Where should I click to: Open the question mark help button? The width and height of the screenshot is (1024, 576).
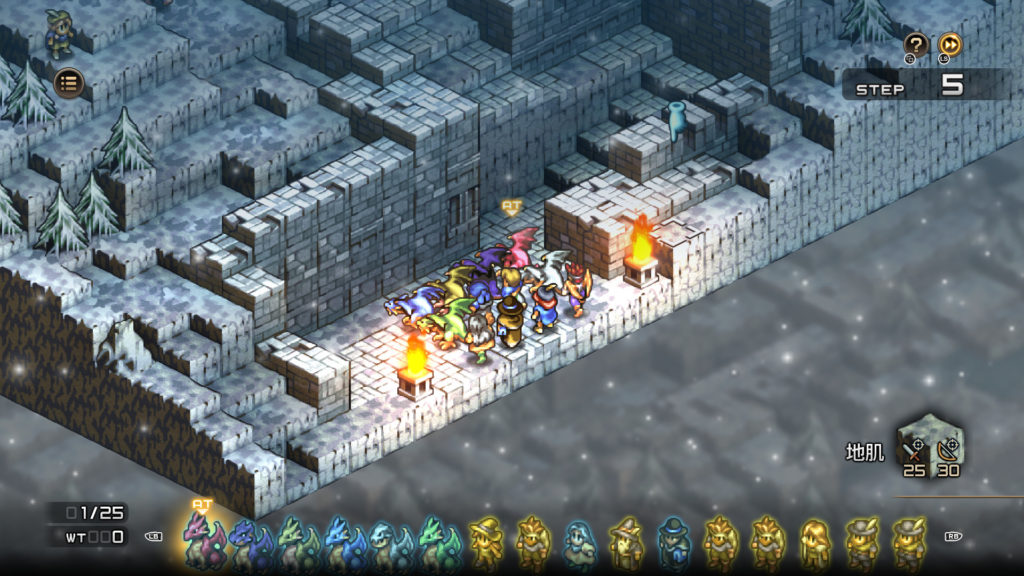tap(915, 45)
